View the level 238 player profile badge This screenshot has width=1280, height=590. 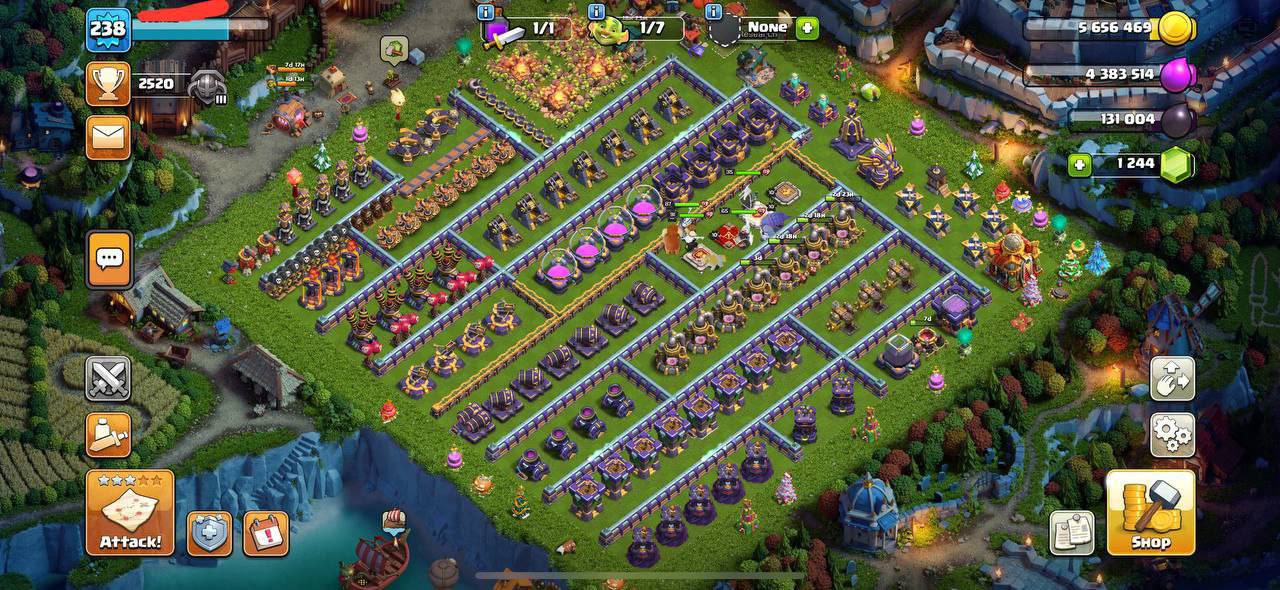[x=108, y=29]
